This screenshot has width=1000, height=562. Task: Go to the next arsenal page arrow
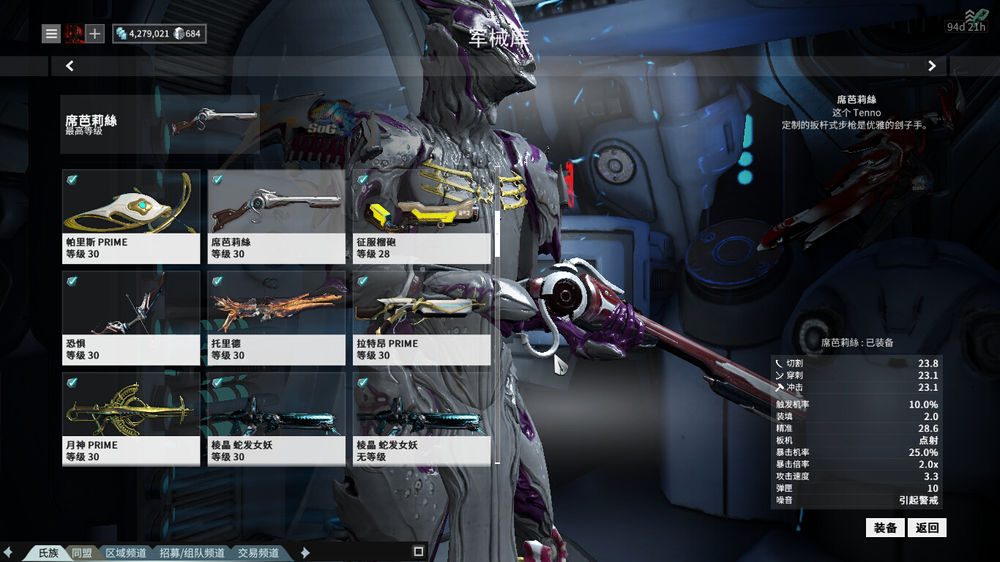point(931,66)
